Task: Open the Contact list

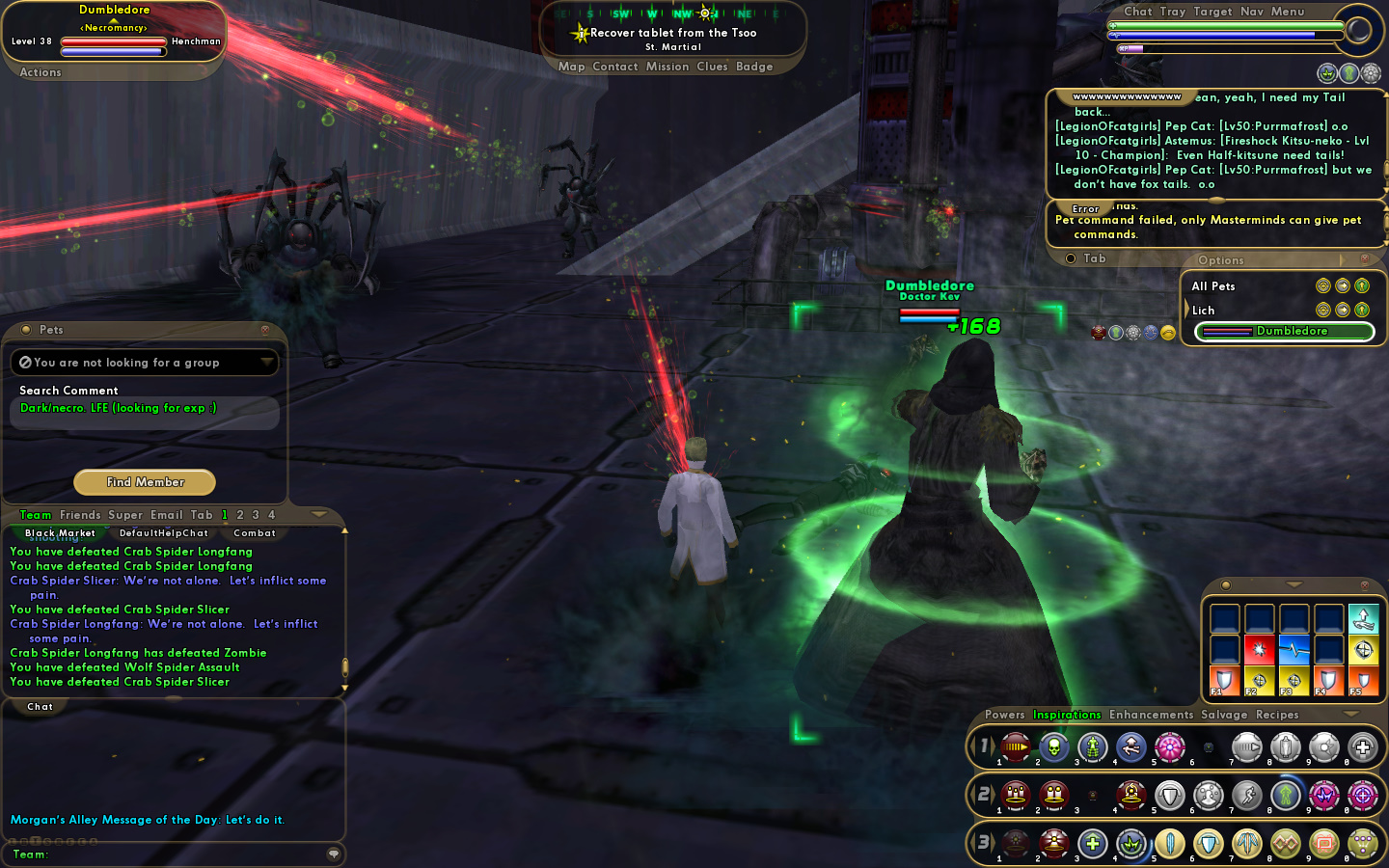Action: (615, 67)
